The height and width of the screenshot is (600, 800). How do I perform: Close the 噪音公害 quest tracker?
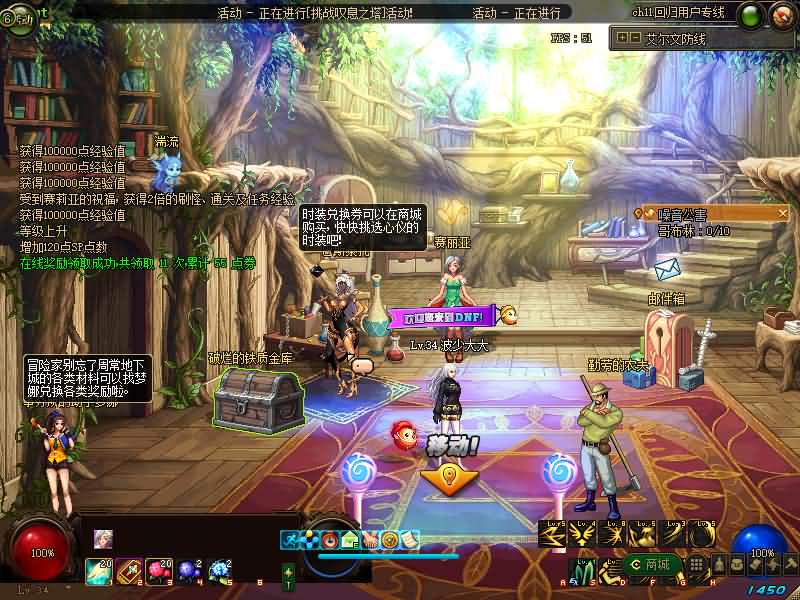point(782,213)
